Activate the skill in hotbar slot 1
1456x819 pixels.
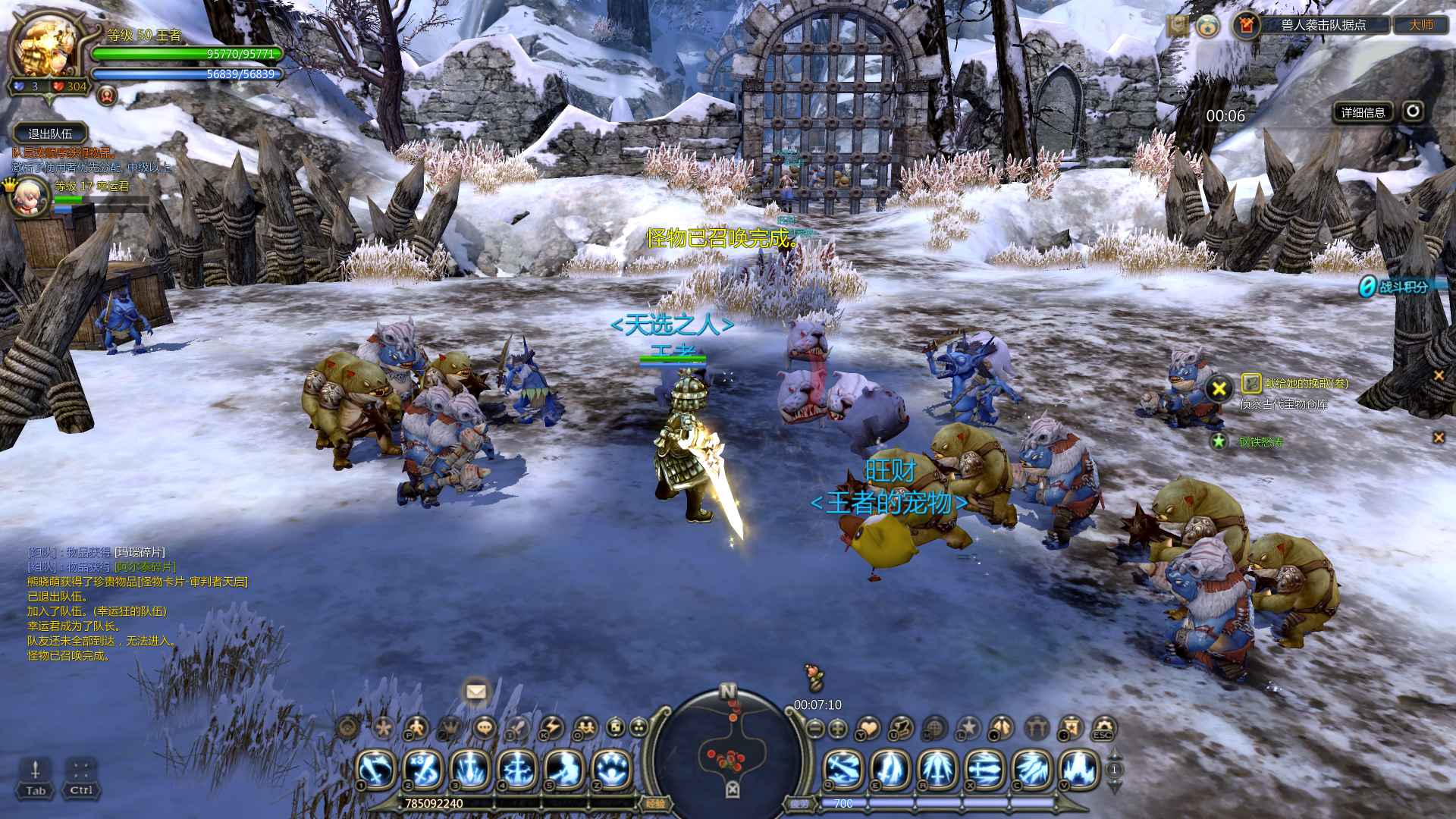click(x=376, y=770)
